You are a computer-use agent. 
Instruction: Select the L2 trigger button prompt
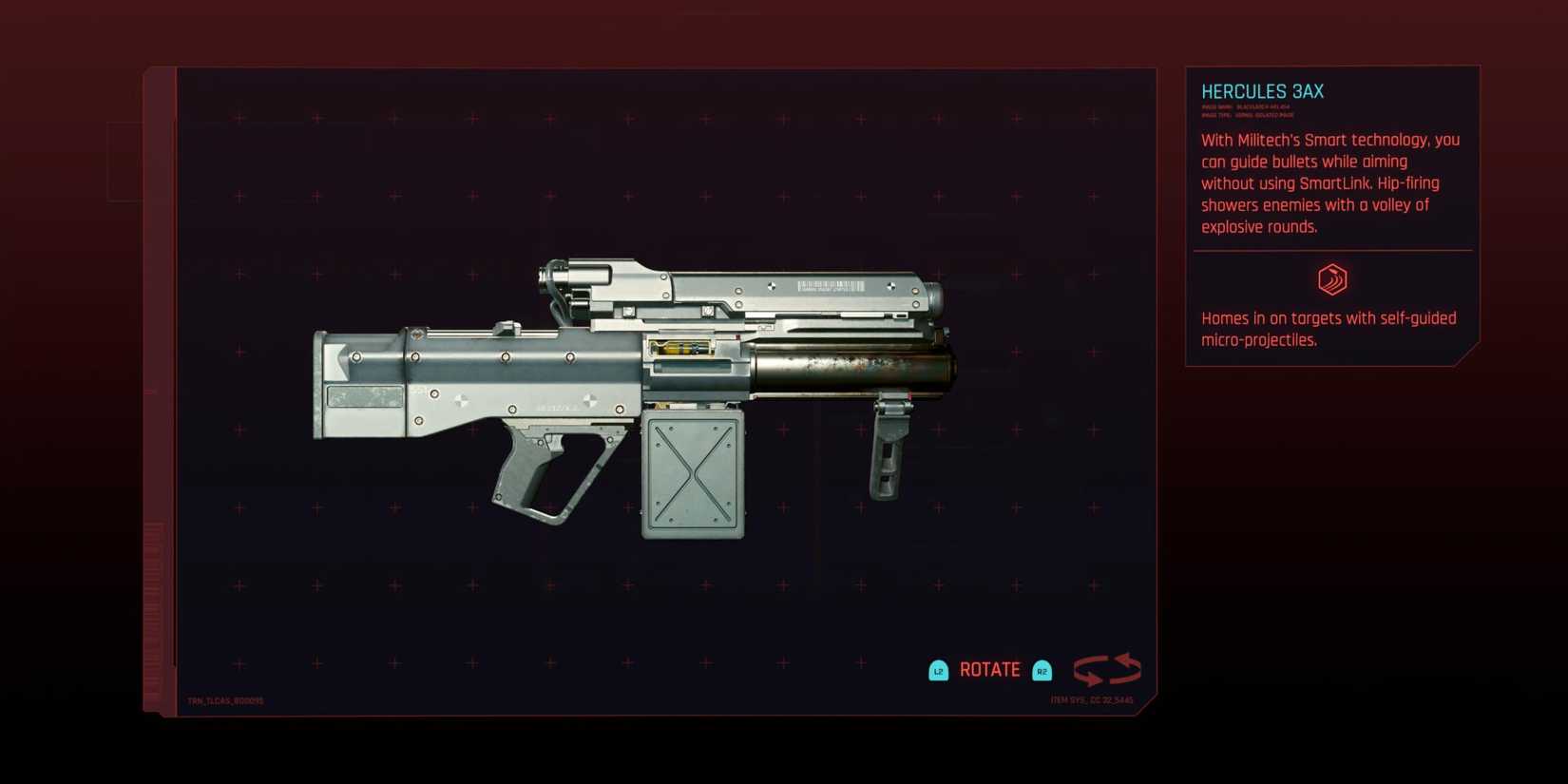click(939, 670)
